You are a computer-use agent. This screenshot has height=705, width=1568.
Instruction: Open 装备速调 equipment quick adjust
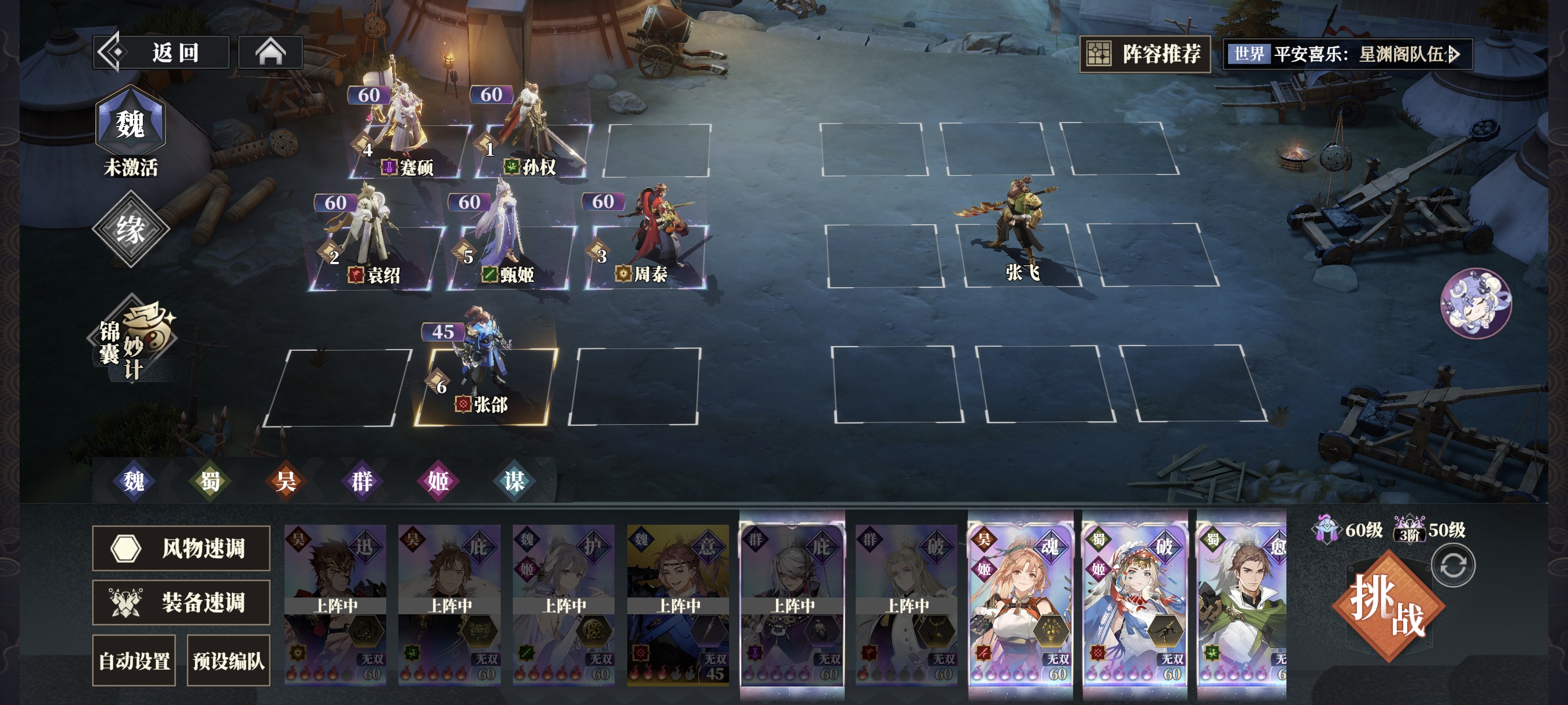tap(181, 602)
